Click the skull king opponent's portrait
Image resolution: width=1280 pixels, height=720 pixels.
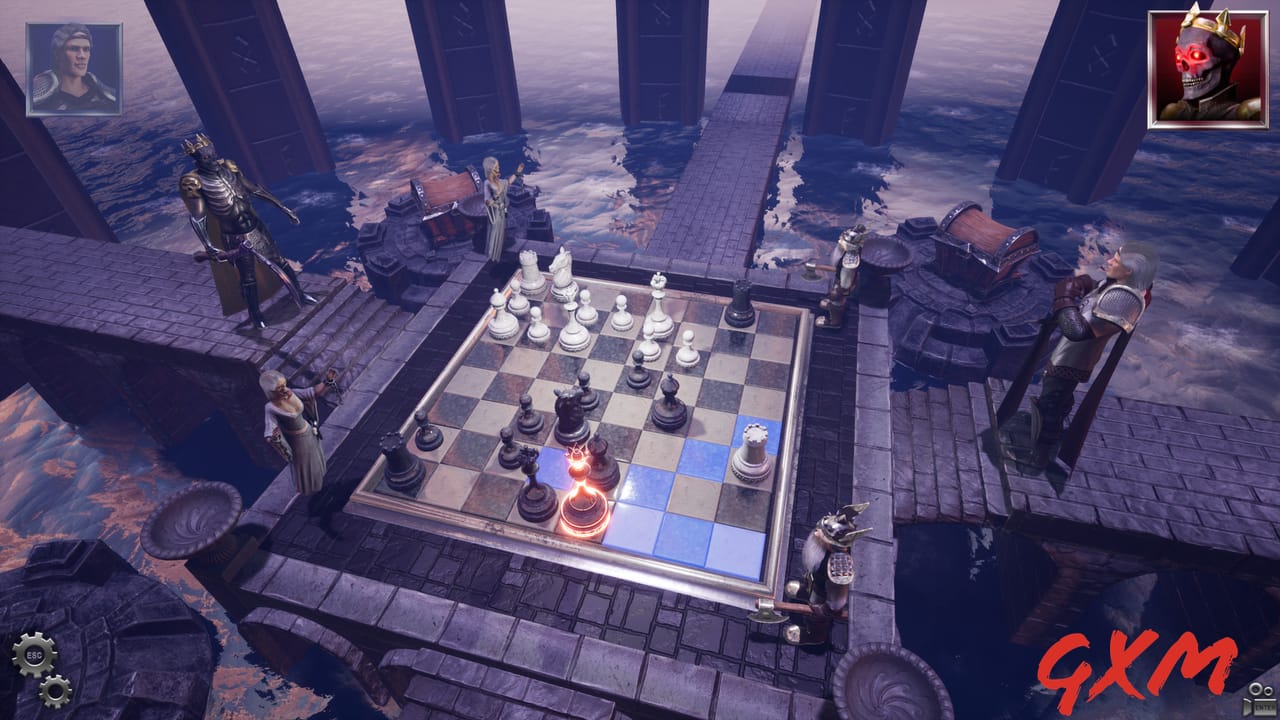1203,62
